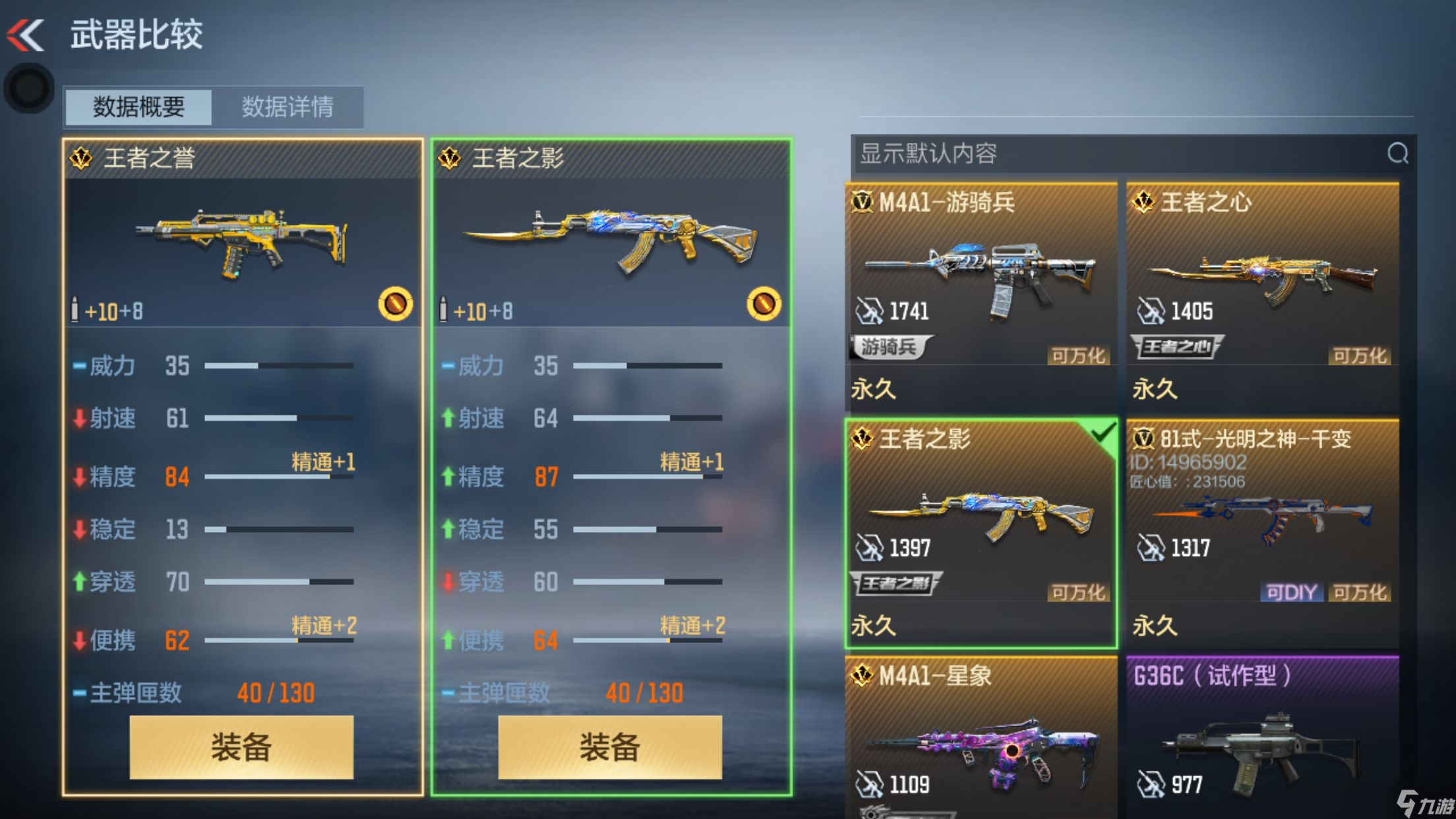Tap the orange round badge on 王者之誉 panel

395,303
